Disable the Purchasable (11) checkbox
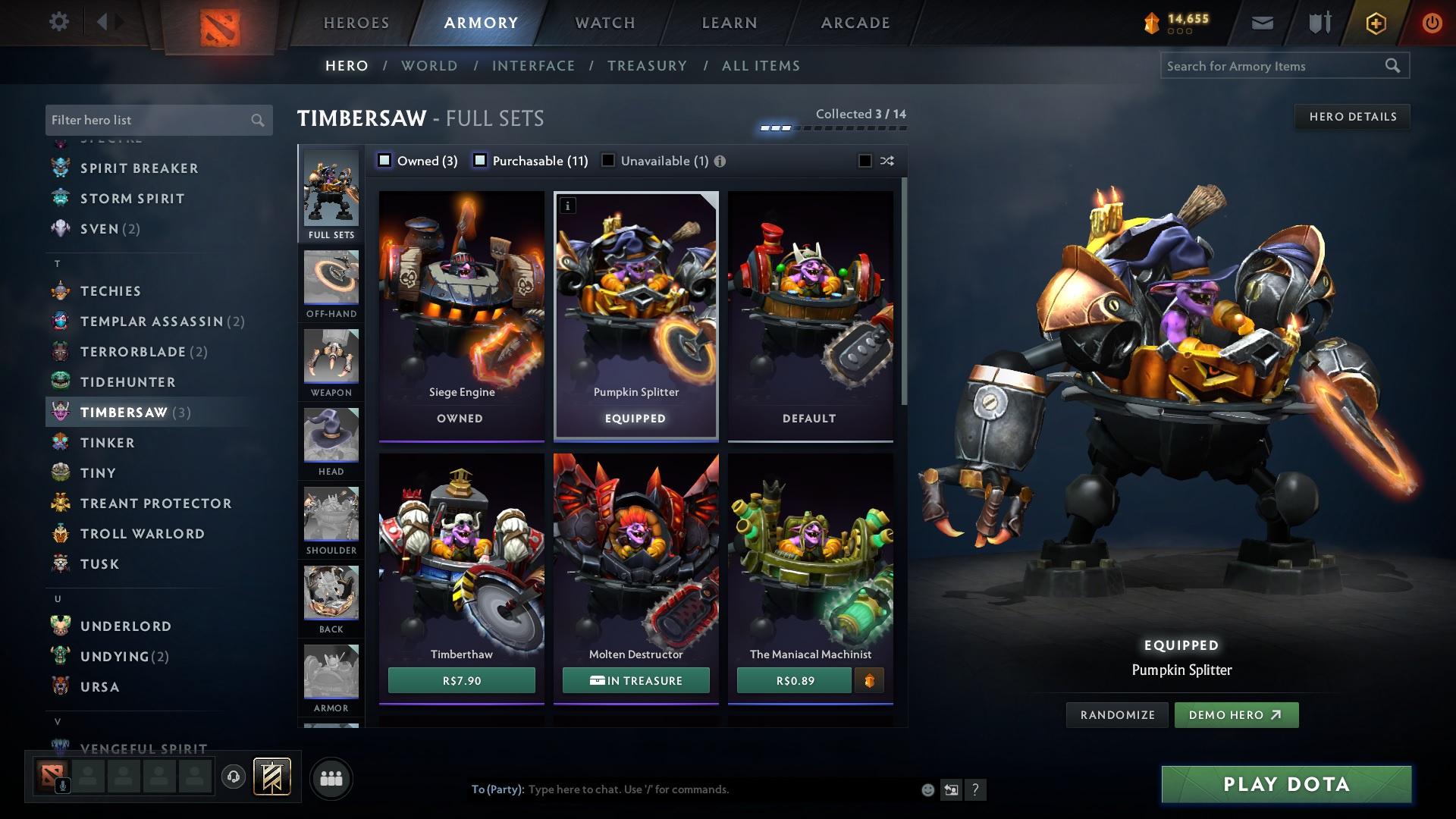The width and height of the screenshot is (1456, 819). [480, 161]
